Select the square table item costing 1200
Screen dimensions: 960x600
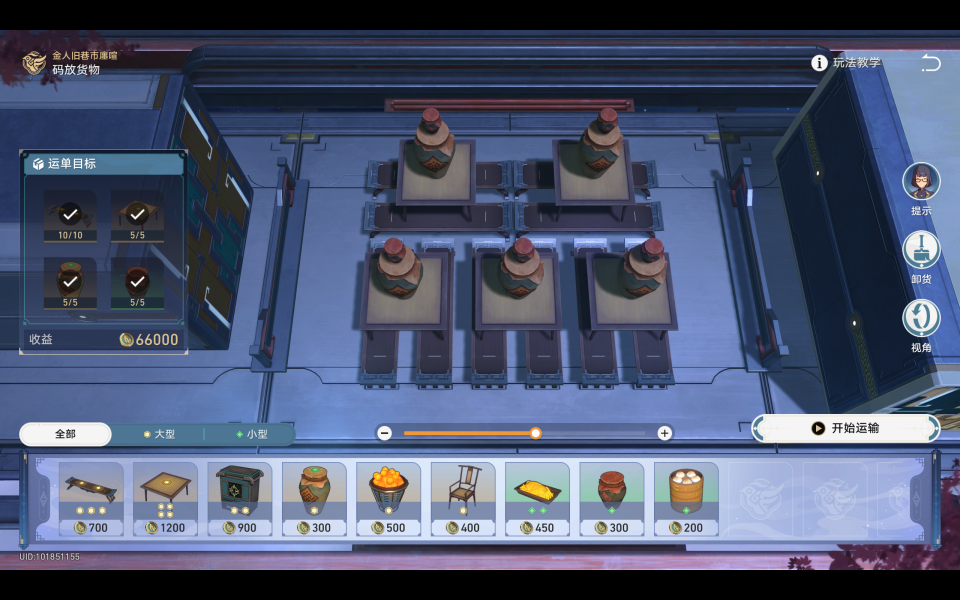[165, 498]
